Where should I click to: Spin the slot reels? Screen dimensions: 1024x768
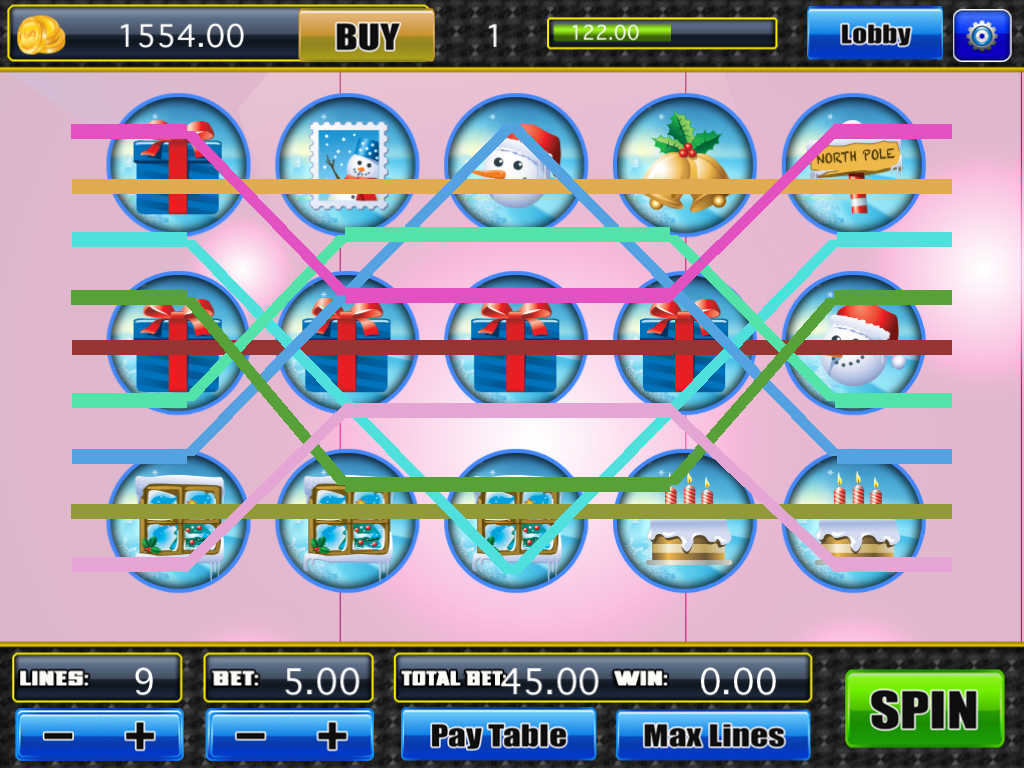[924, 709]
